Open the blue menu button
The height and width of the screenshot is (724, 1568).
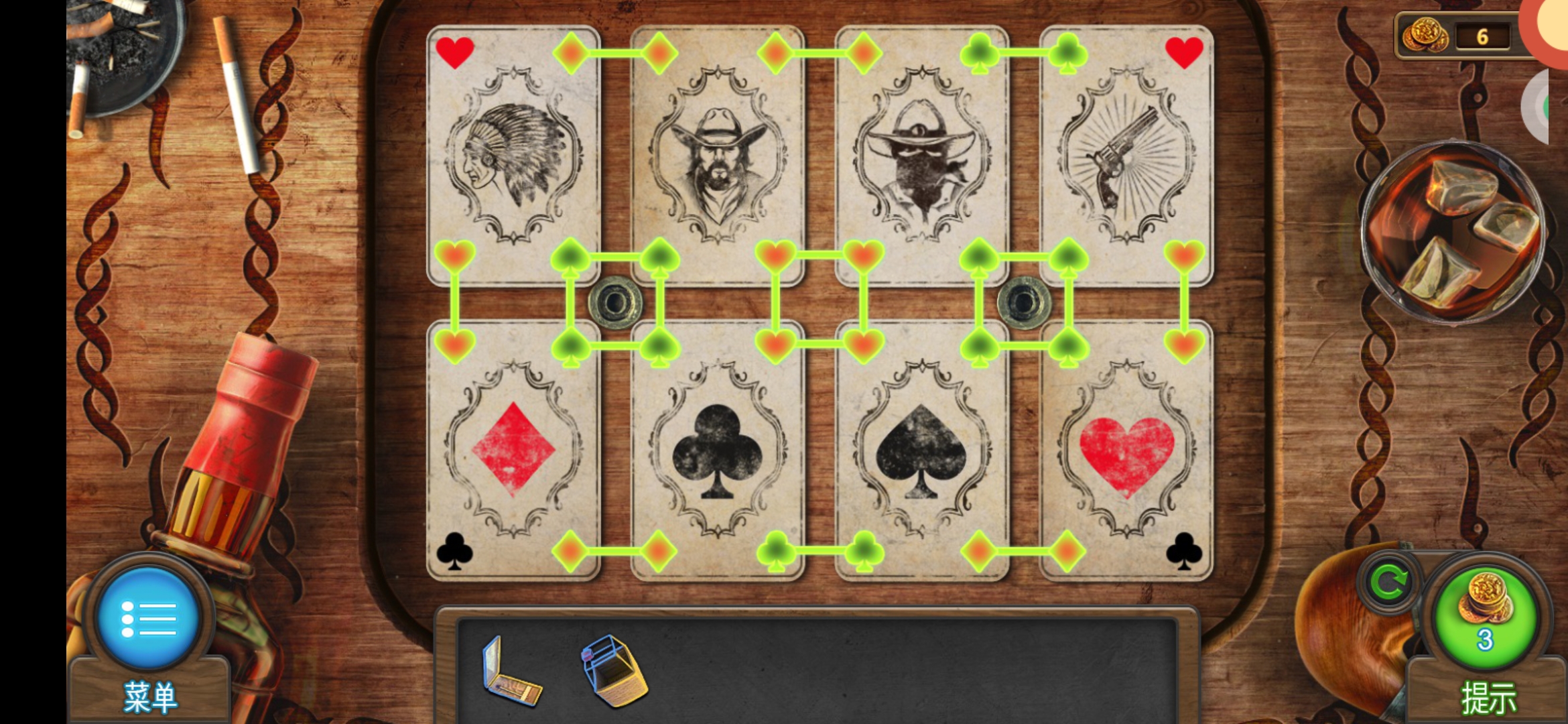pos(148,617)
